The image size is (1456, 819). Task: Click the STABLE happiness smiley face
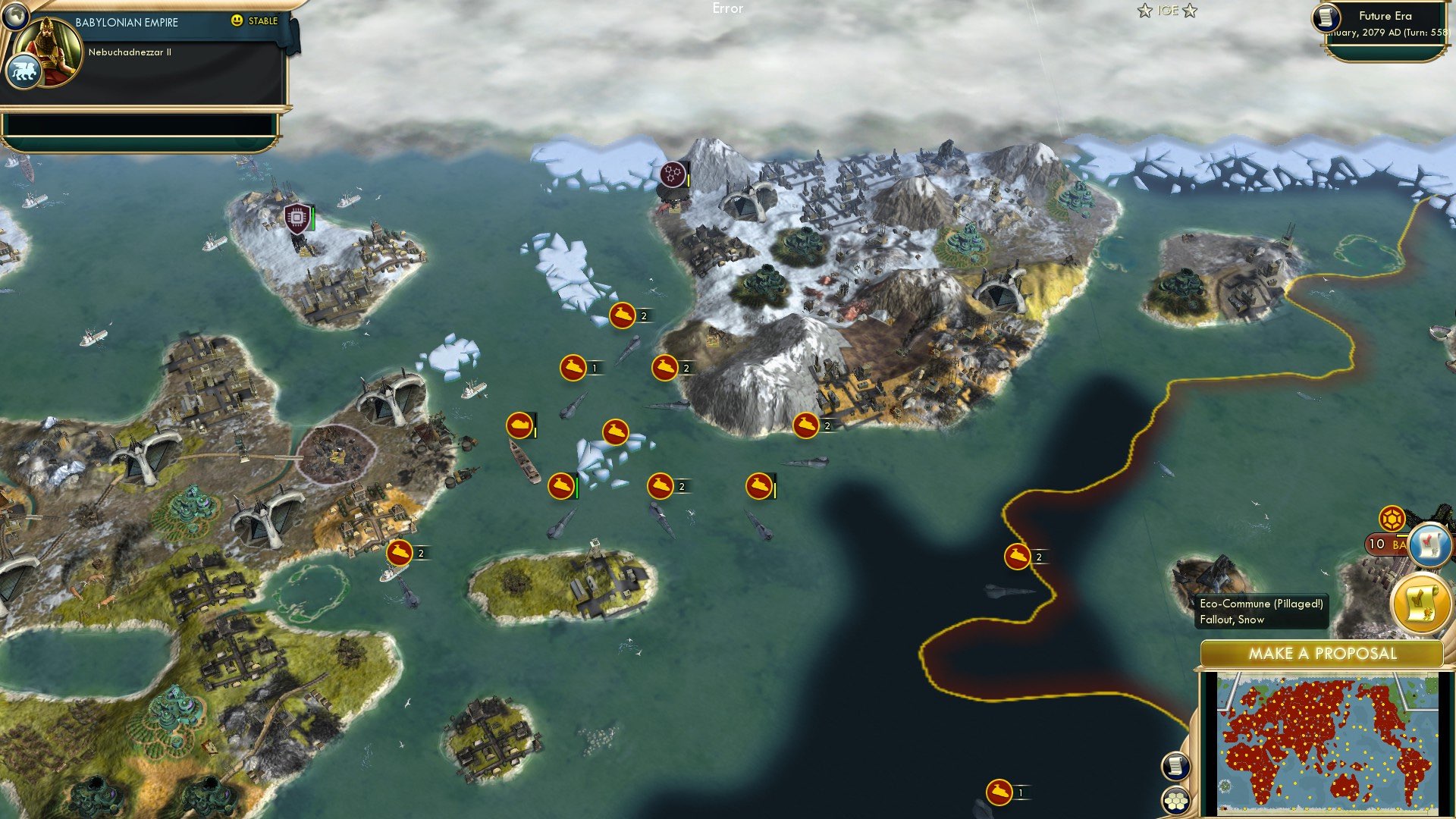coord(237,21)
